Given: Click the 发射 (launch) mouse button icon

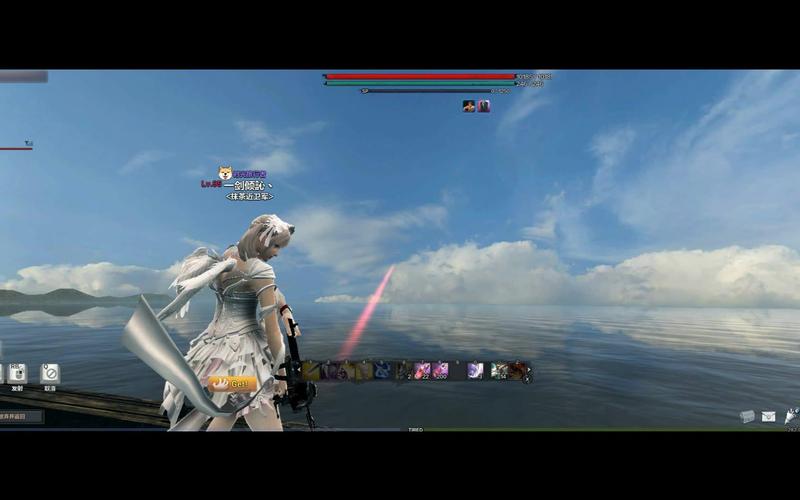Looking at the screenshot, I should click(x=17, y=374).
